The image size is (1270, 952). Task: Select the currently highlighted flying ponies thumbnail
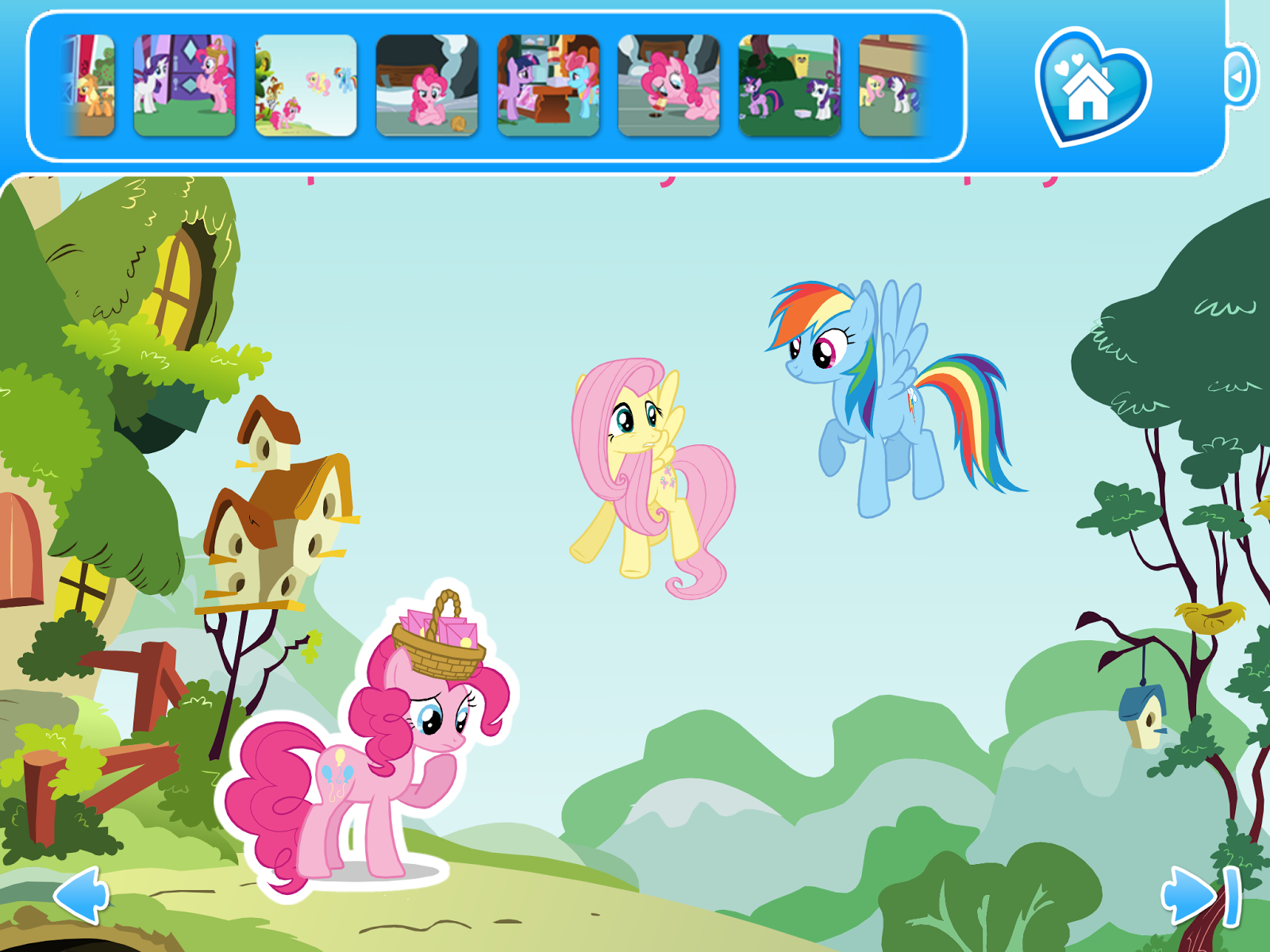tap(306, 85)
